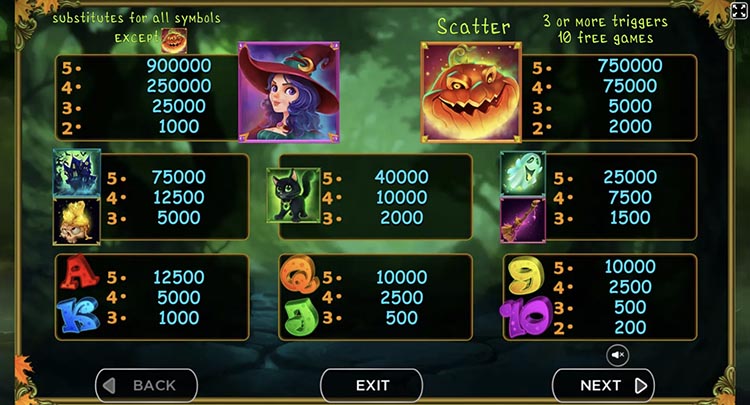Image resolution: width=750 pixels, height=405 pixels.
Task: Show the NEXT paytable page
Action: [603, 385]
